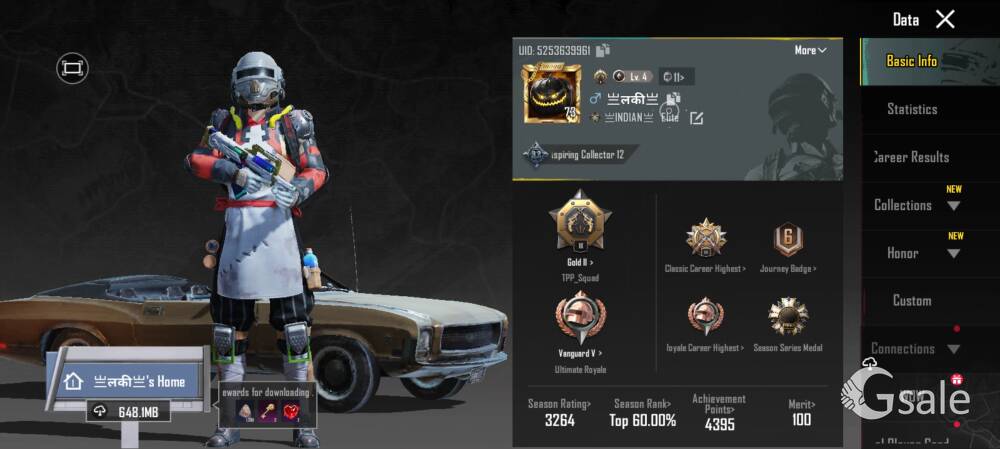Image resolution: width=1000 pixels, height=449 pixels.
Task: Open Vanguard V Ultimate Royale rank
Action: pyautogui.click(x=580, y=318)
